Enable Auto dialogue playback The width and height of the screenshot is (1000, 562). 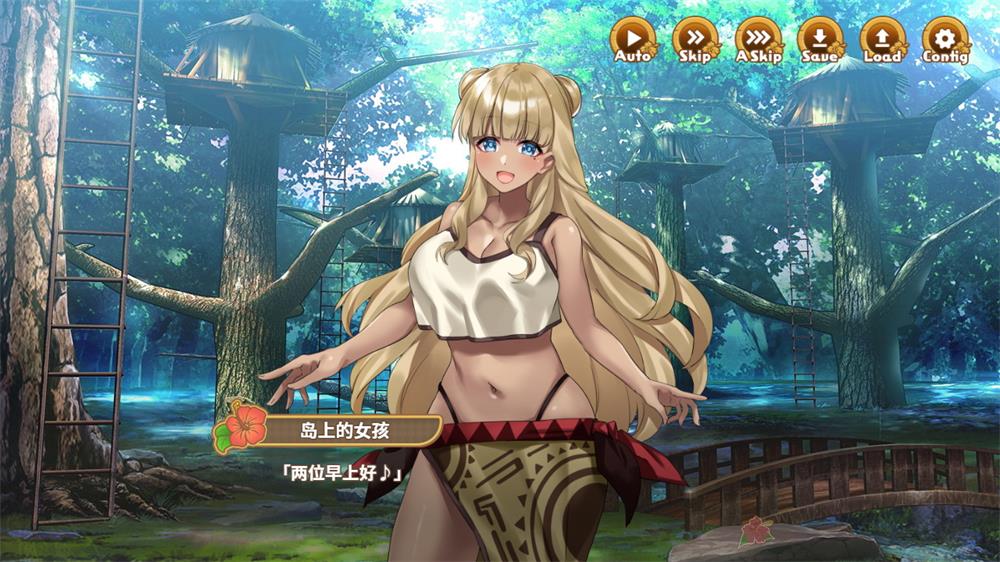point(632,38)
